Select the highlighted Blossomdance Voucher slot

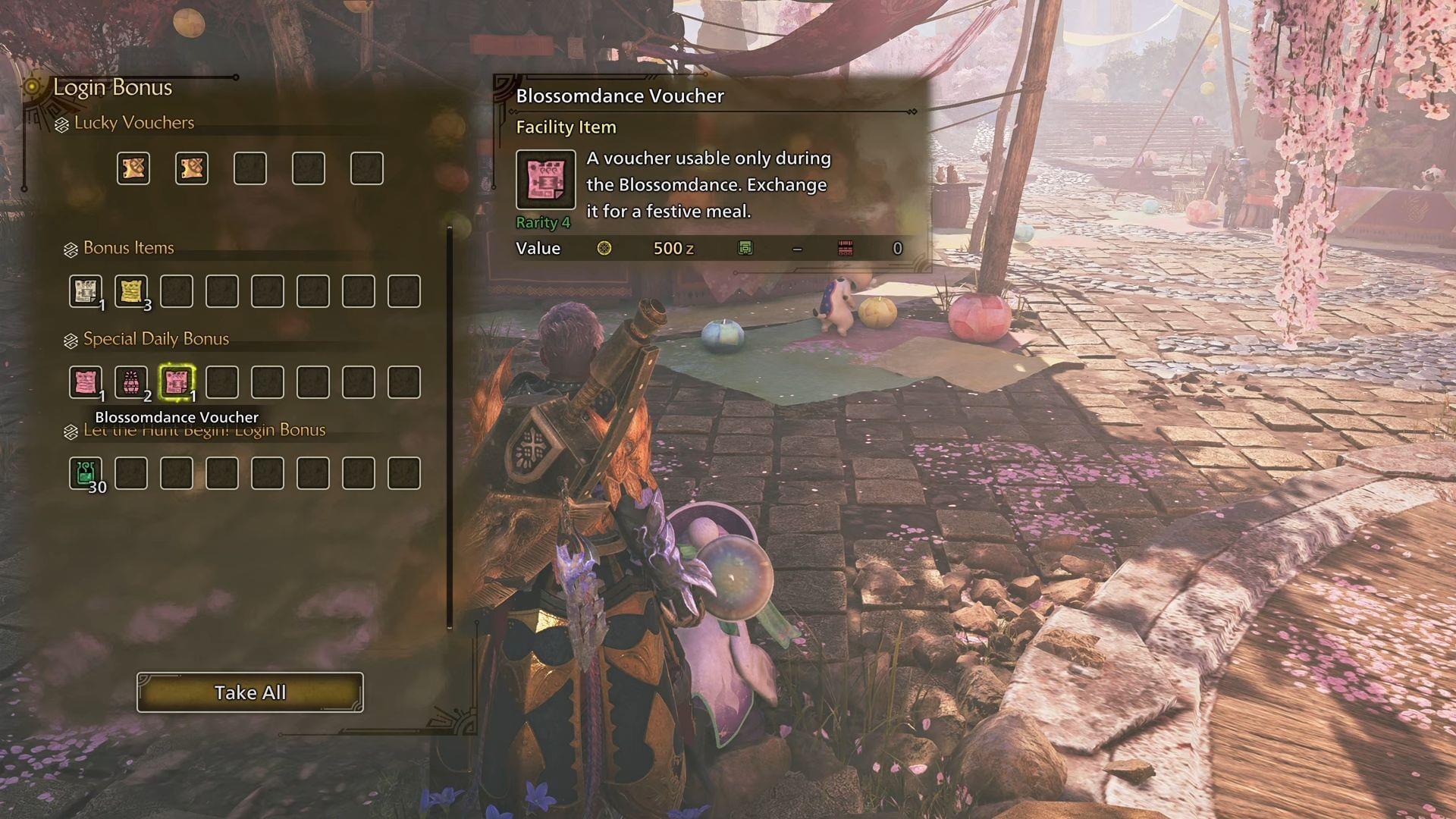coord(177,381)
